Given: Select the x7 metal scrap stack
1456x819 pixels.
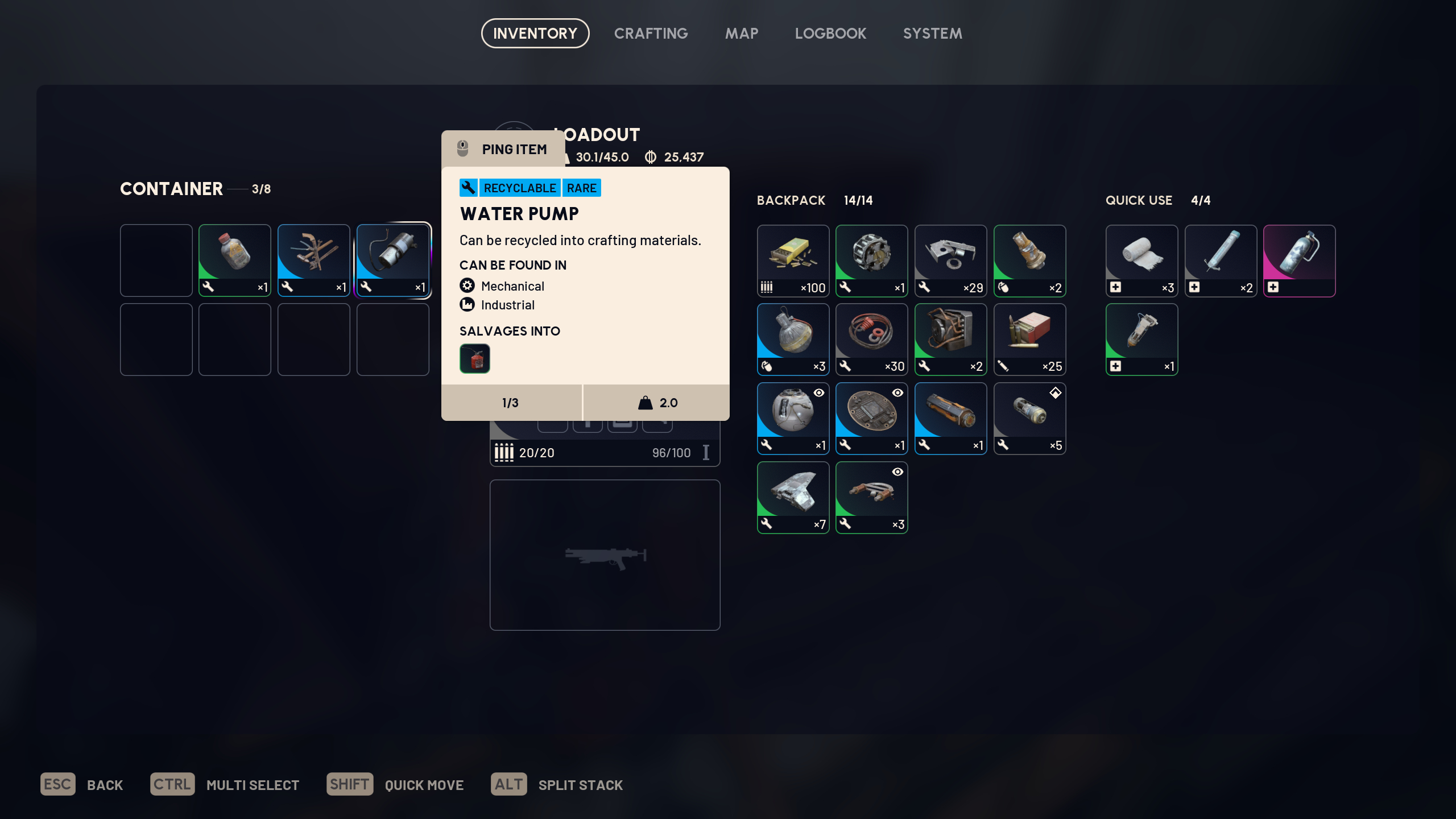Looking at the screenshot, I should 793,497.
